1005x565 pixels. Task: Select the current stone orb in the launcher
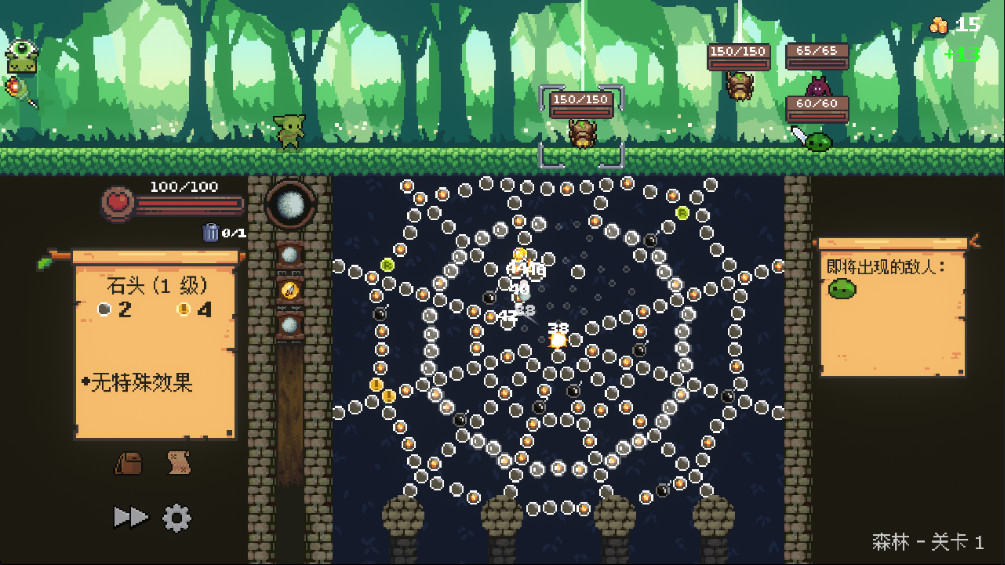290,204
